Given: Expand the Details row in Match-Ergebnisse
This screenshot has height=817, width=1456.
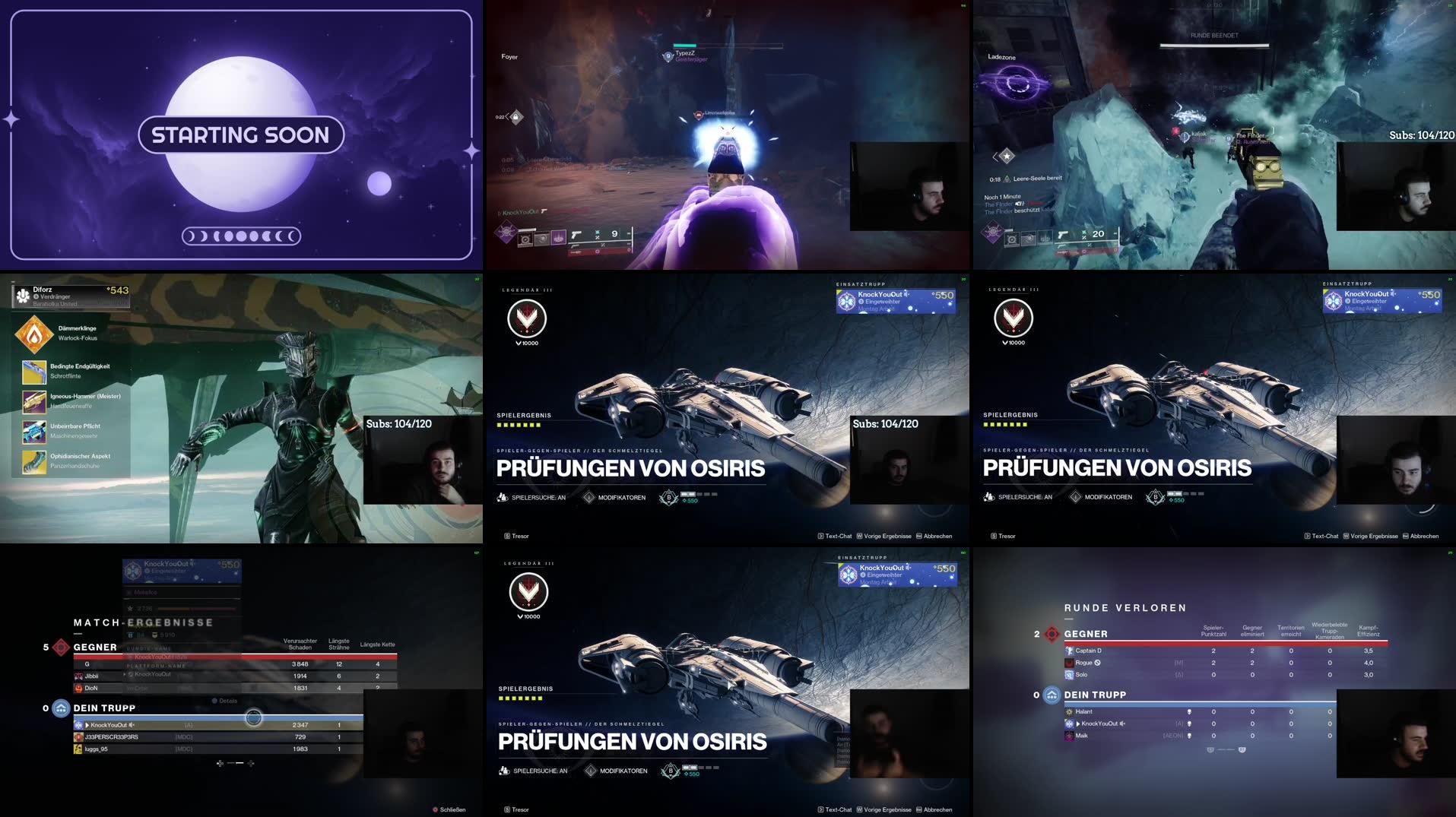Looking at the screenshot, I should click(228, 700).
